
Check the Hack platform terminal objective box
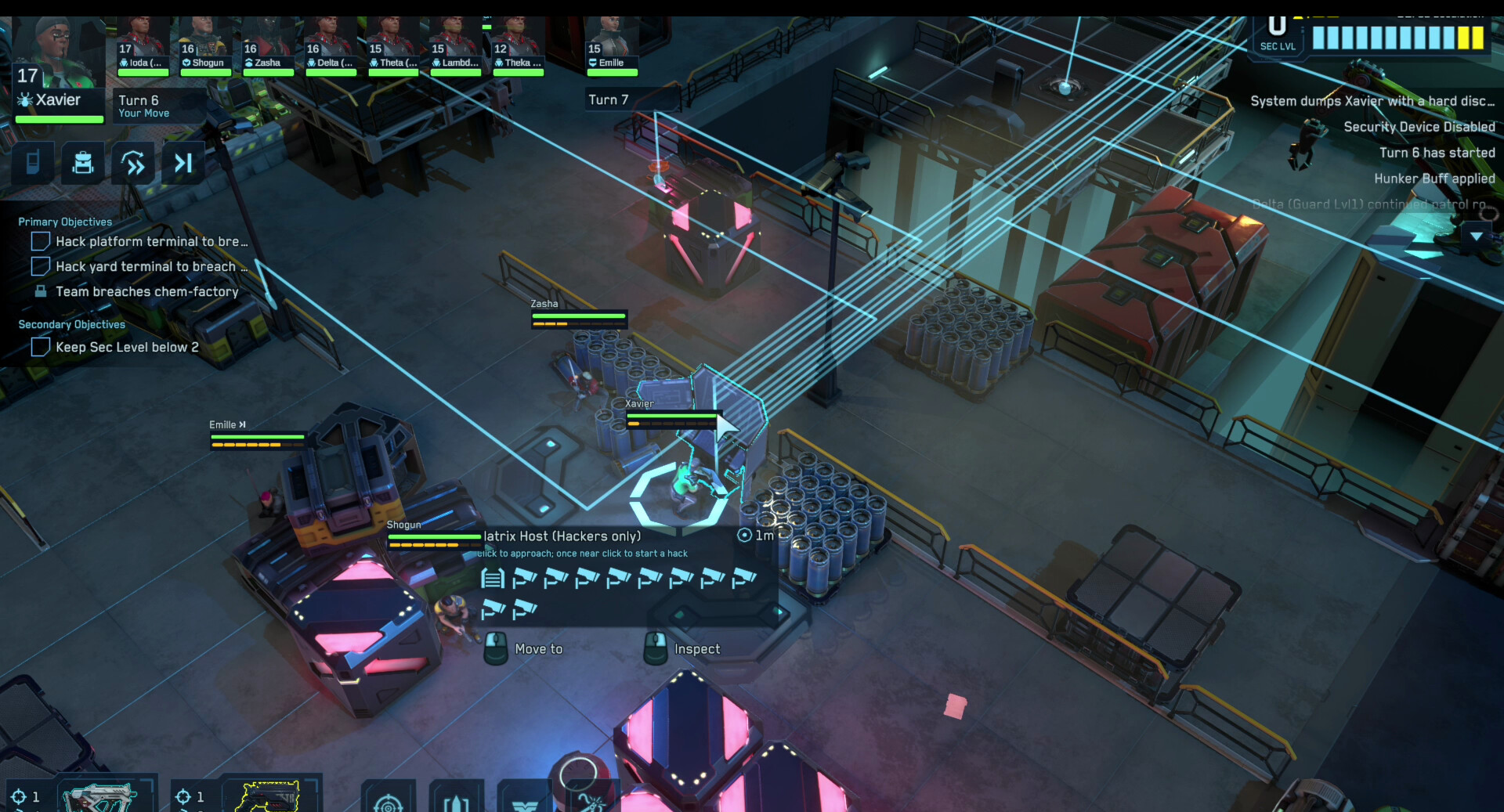tap(40, 241)
